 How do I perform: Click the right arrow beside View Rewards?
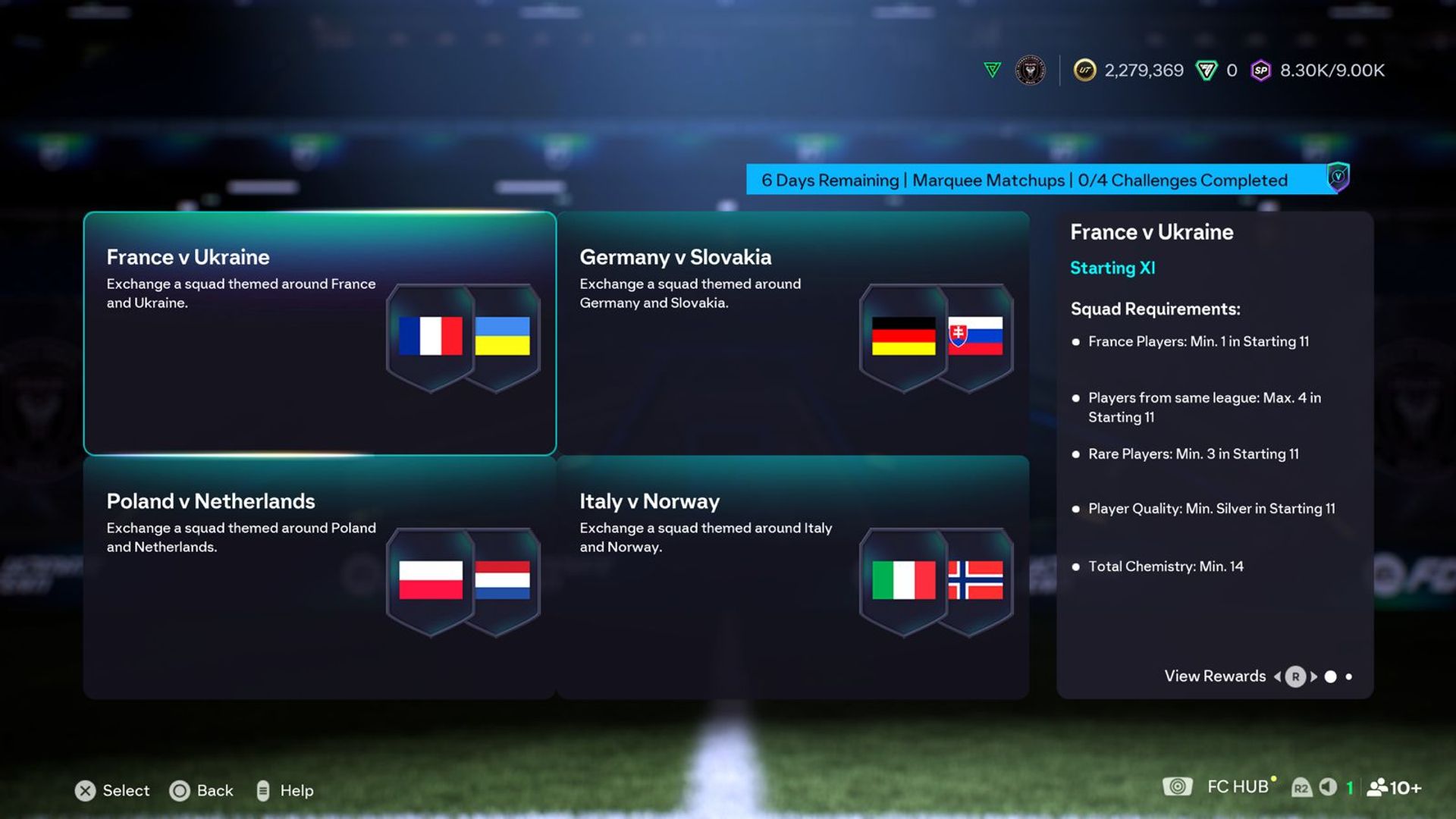(1313, 676)
